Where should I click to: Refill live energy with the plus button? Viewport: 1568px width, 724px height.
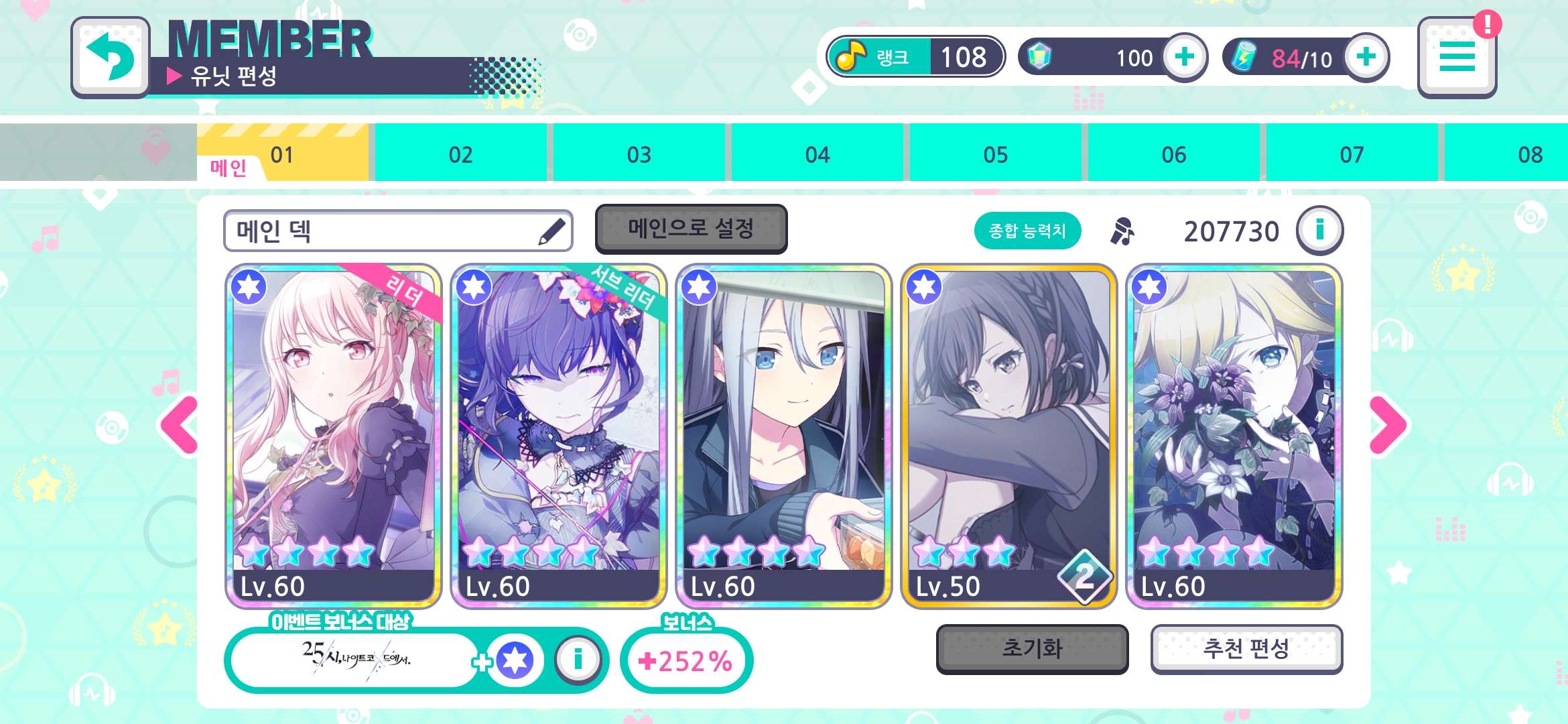pyautogui.click(x=1366, y=57)
